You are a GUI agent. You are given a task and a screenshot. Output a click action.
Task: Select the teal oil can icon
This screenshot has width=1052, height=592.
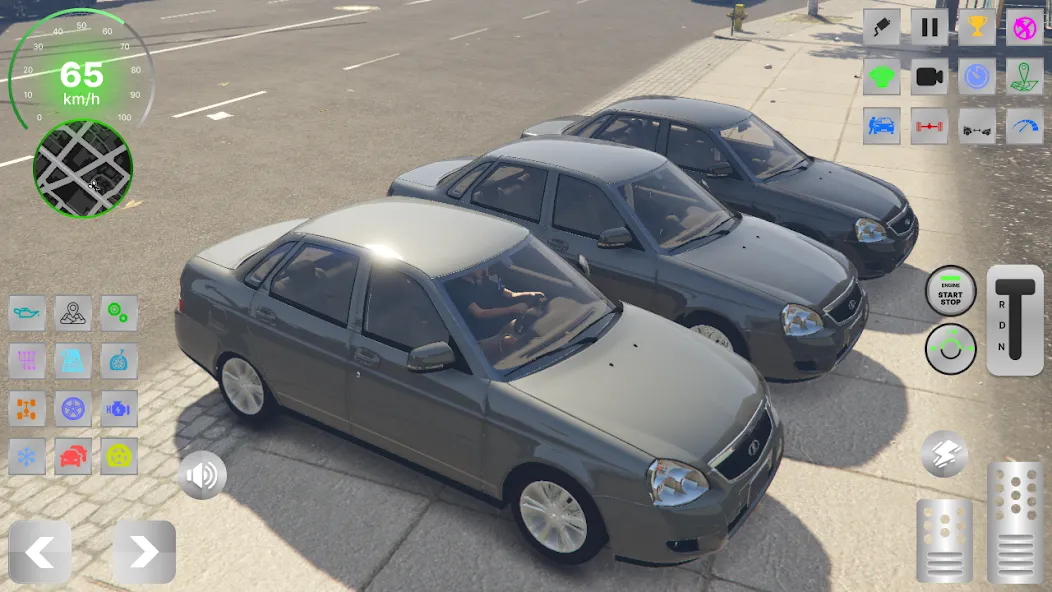click(x=27, y=313)
